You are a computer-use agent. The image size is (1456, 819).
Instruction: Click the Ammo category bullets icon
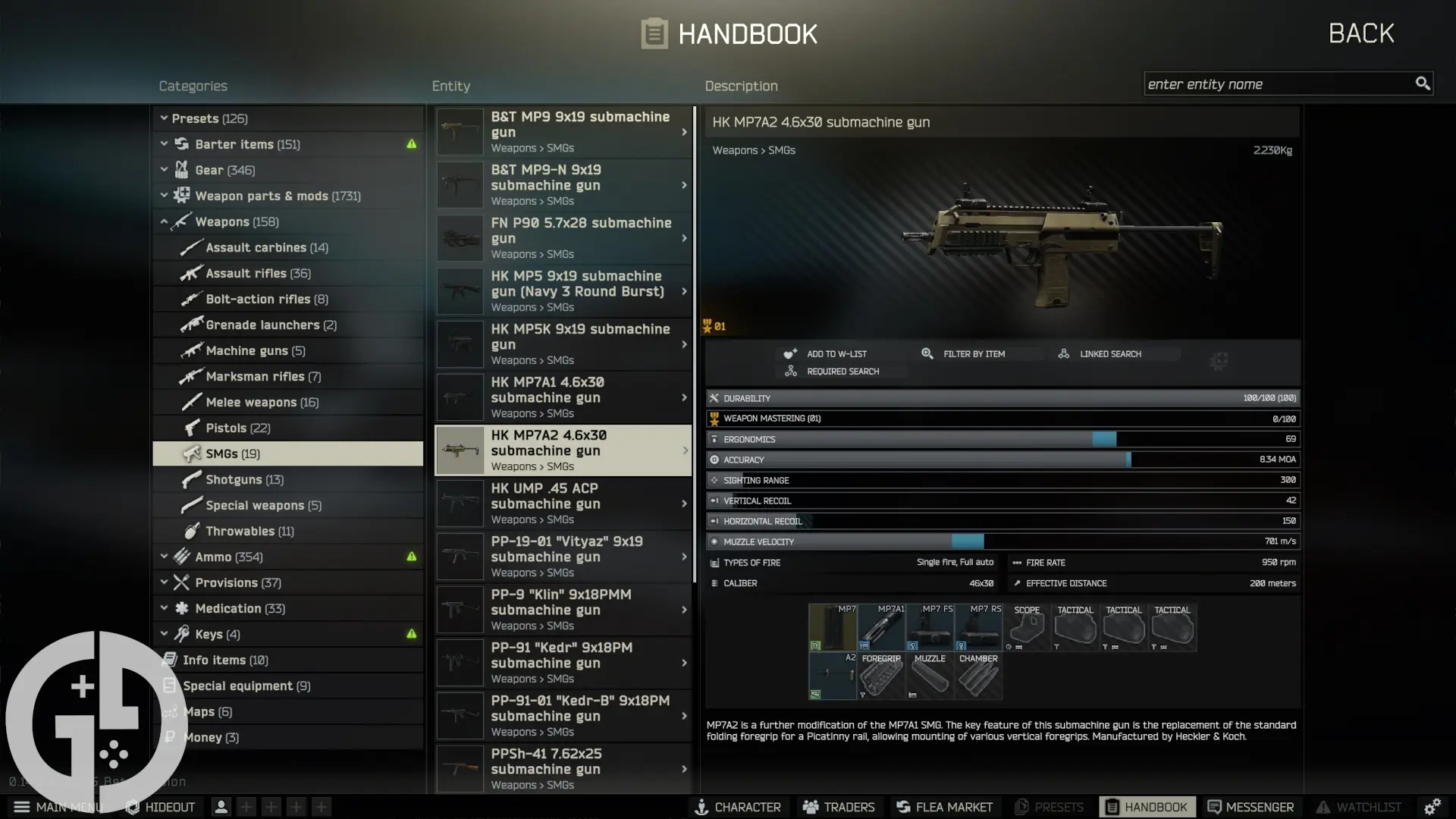click(x=180, y=557)
